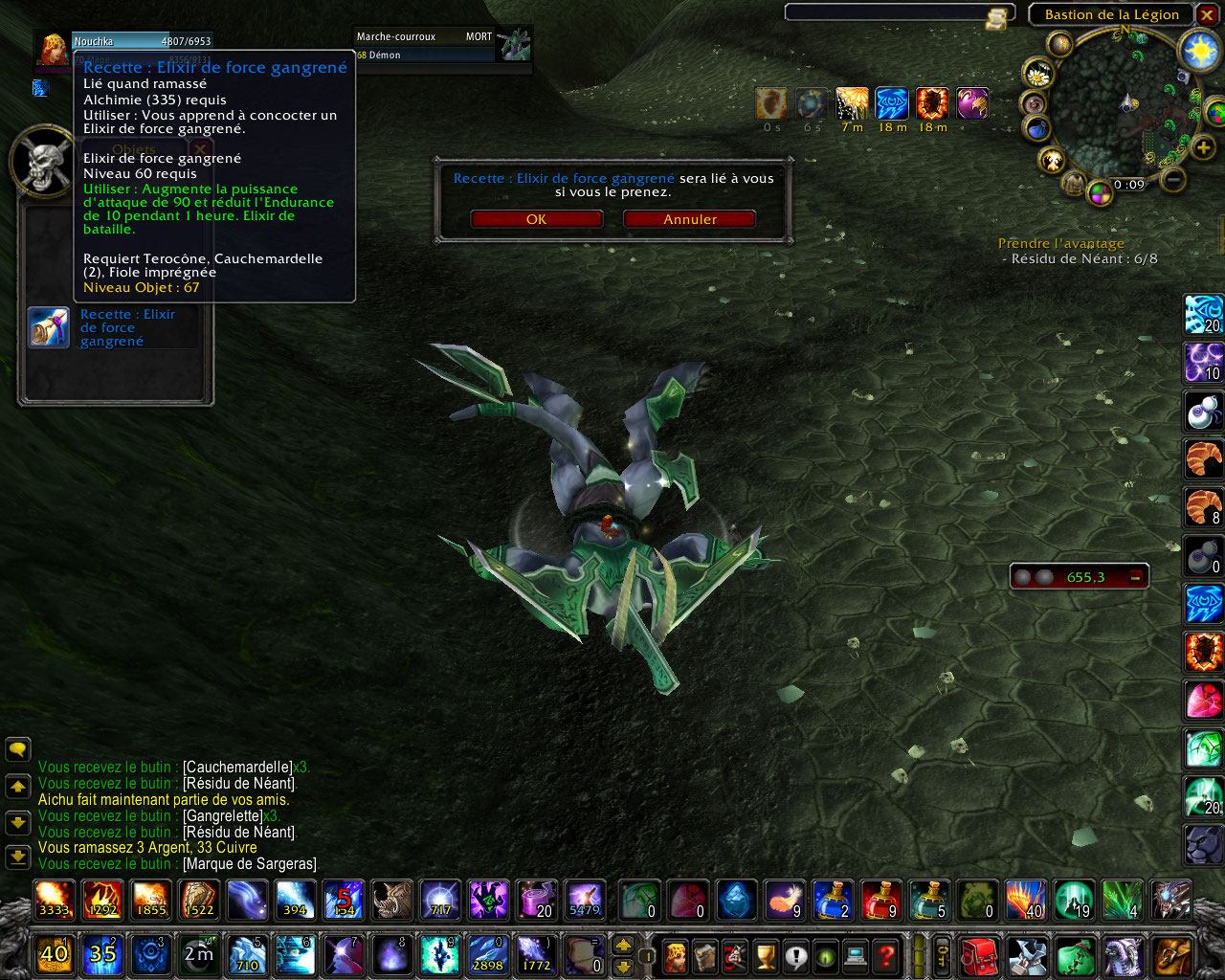Open the daisy herb tracking button
Viewport: 1225px width, 980px height.
pyautogui.click(x=1037, y=73)
